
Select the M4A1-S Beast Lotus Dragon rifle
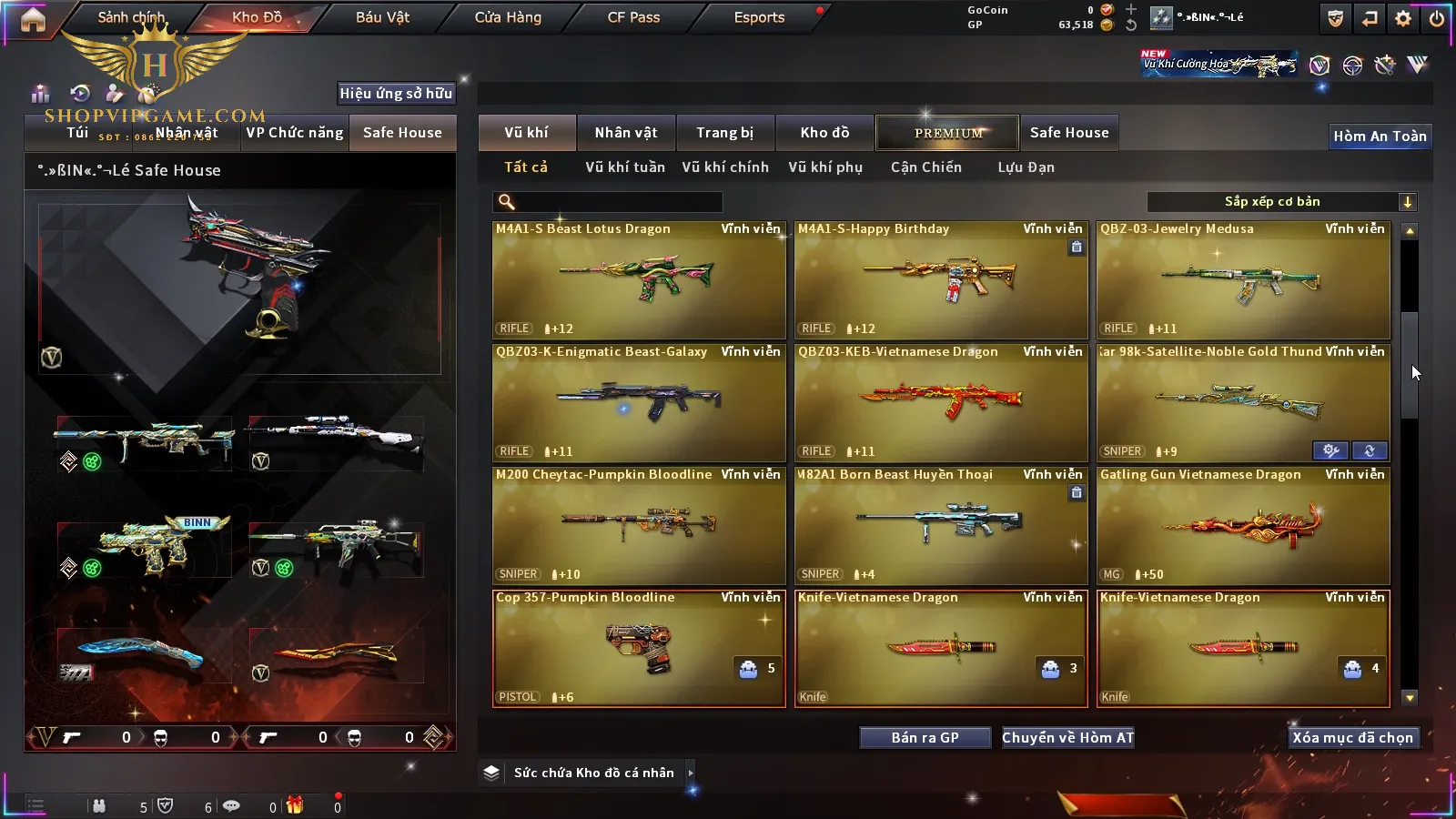(639, 279)
